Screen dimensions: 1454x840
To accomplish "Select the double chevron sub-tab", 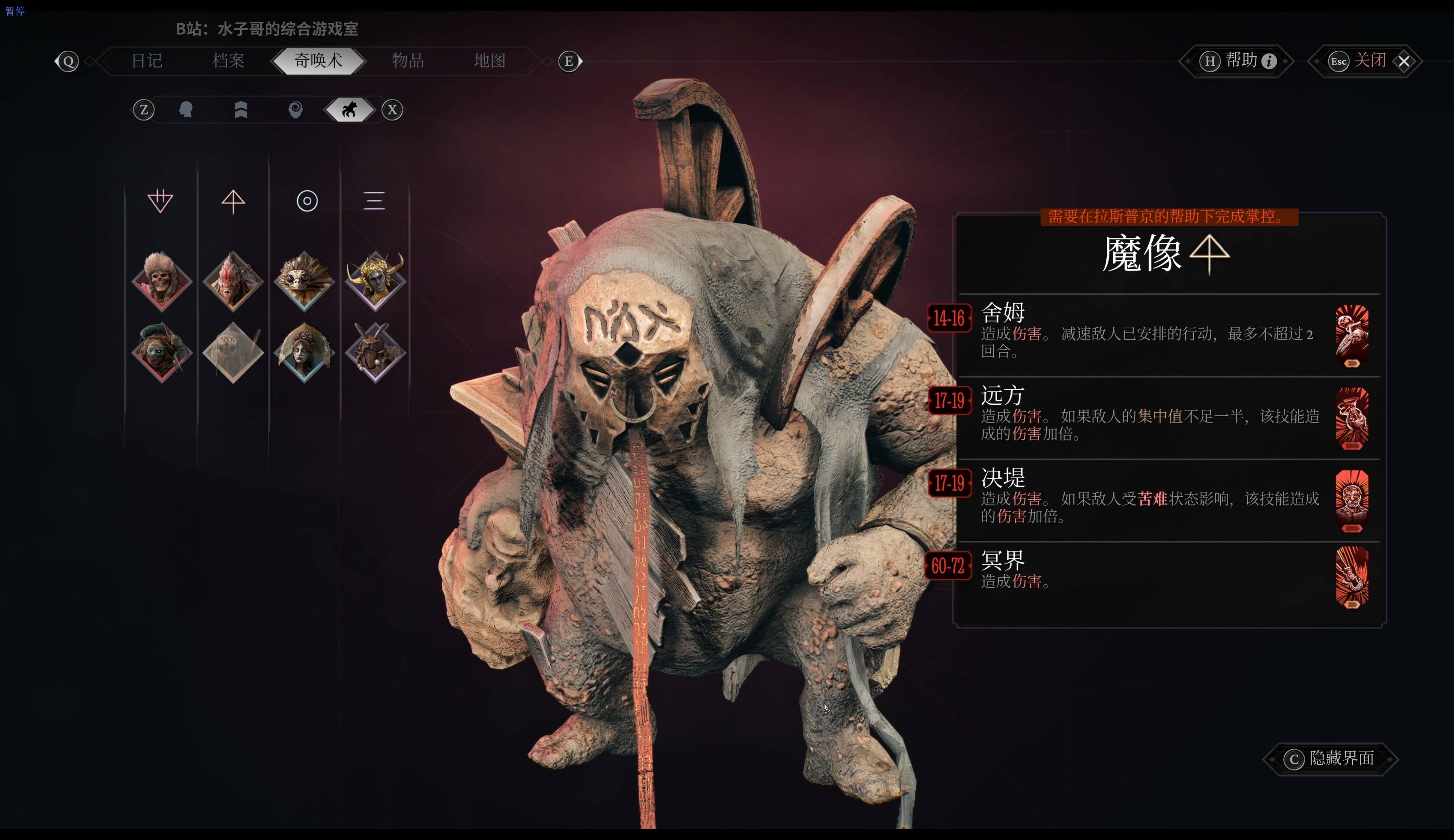I will click(x=241, y=110).
